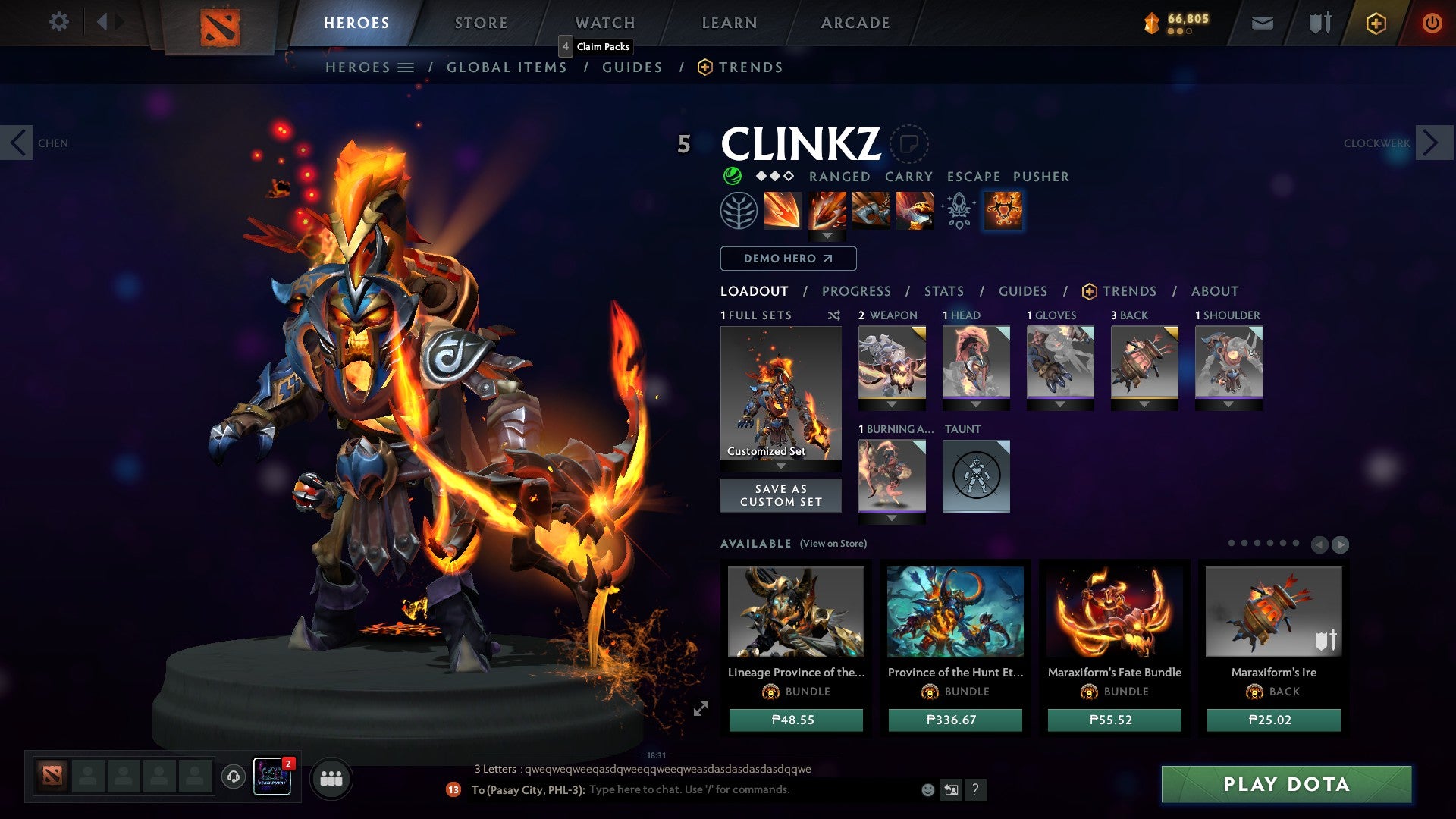Open the STORE menu
The image size is (1456, 819).
pos(480,22)
